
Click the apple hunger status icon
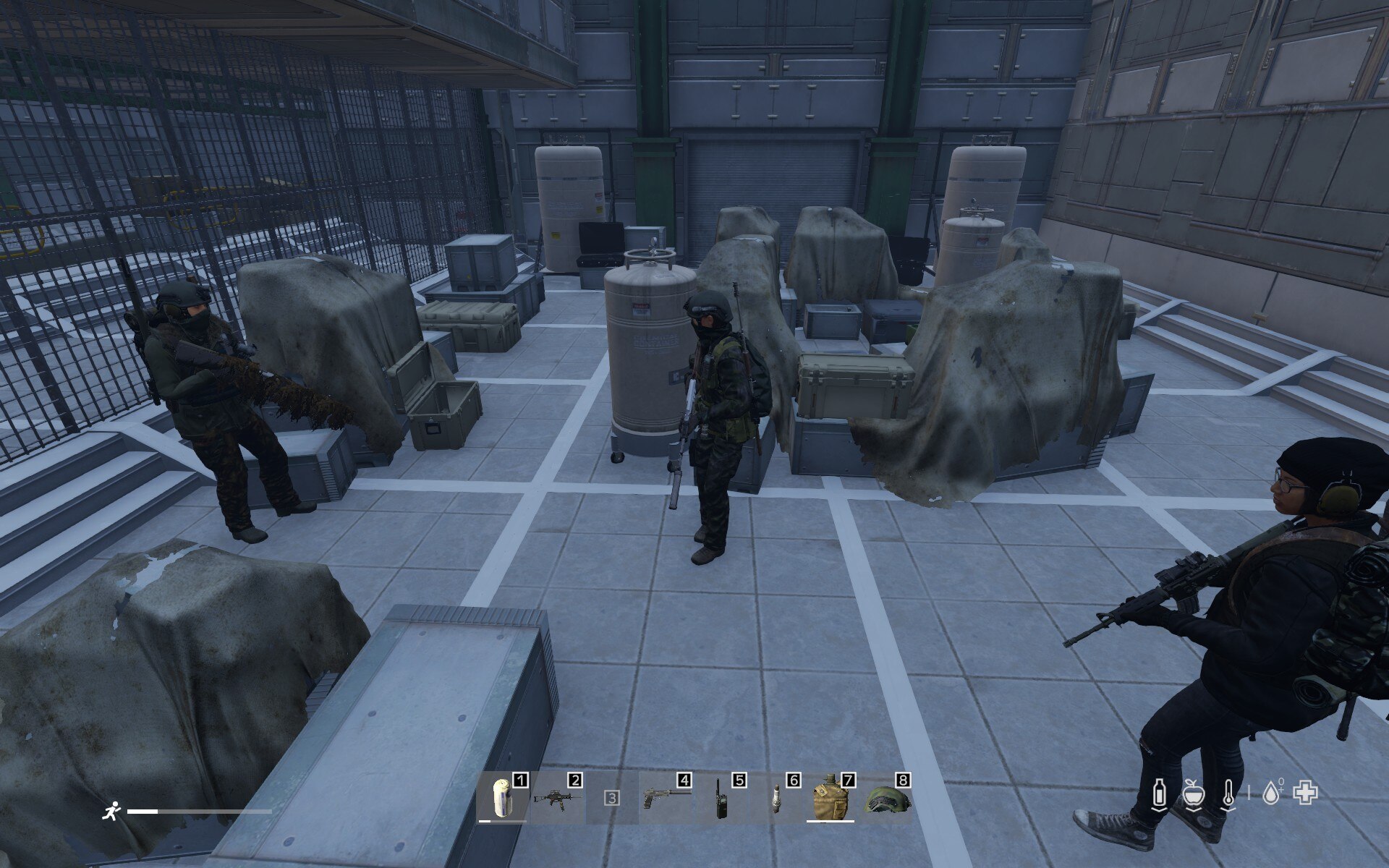pyautogui.click(x=1193, y=793)
